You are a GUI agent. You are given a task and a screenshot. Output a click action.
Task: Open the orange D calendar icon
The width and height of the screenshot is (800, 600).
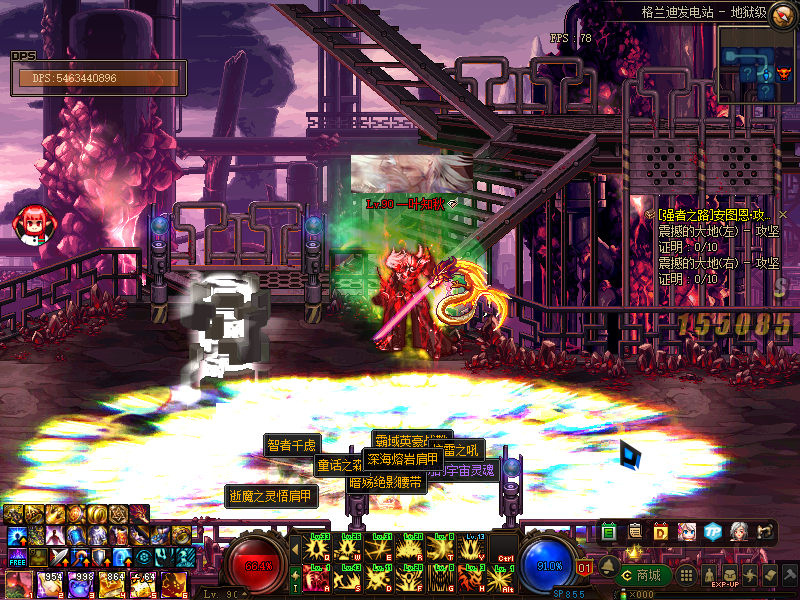pyautogui.click(x=660, y=531)
